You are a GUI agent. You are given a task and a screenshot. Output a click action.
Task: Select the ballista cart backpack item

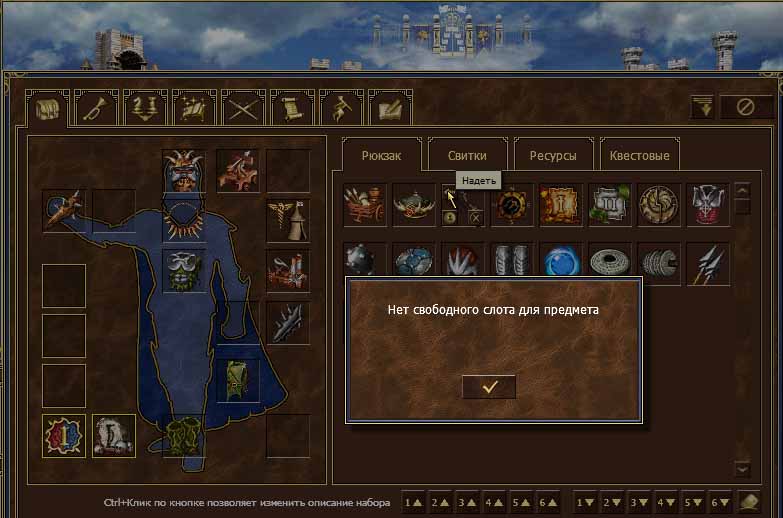[x=364, y=204]
